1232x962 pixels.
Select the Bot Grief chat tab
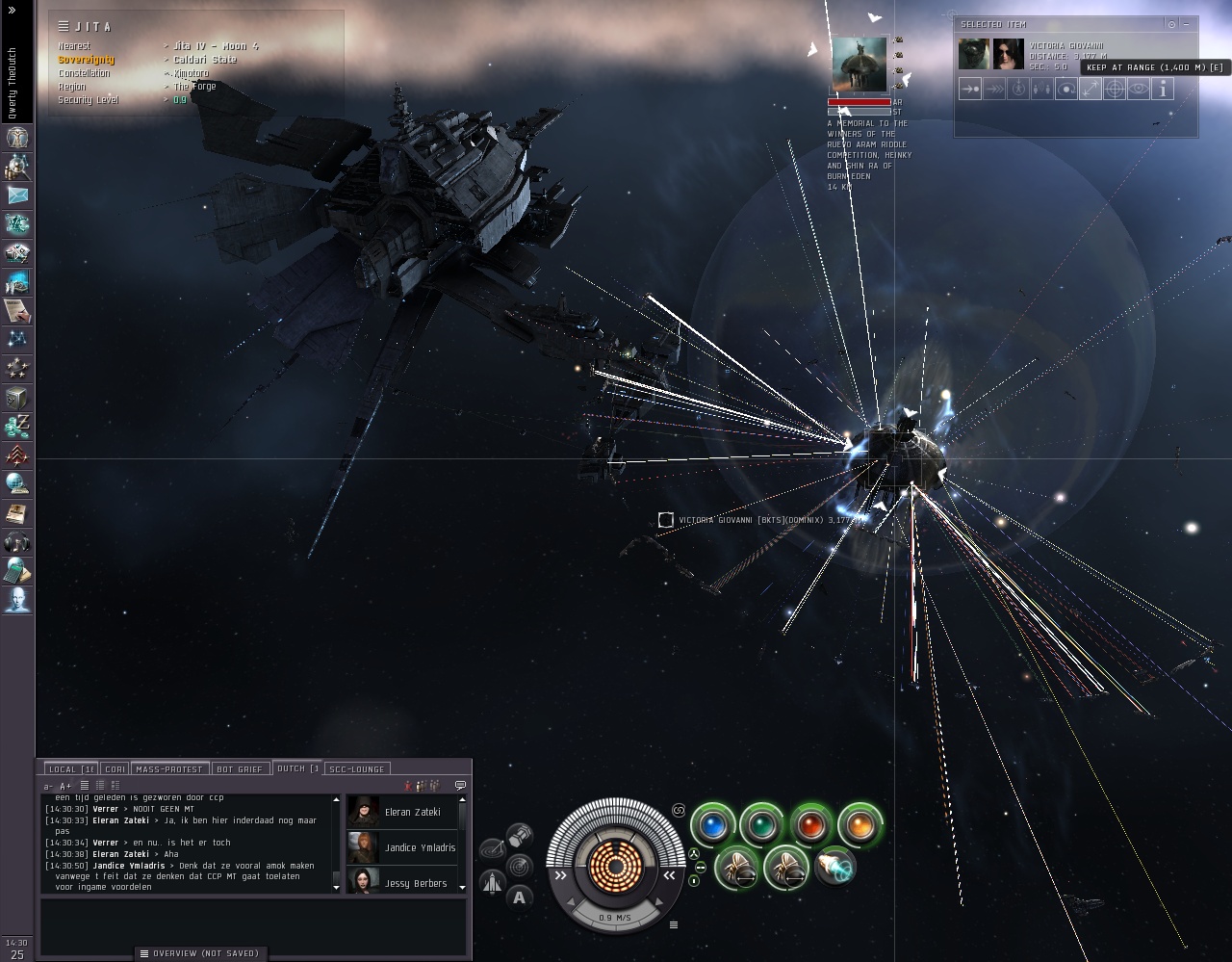pyautogui.click(x=239, y=768)
